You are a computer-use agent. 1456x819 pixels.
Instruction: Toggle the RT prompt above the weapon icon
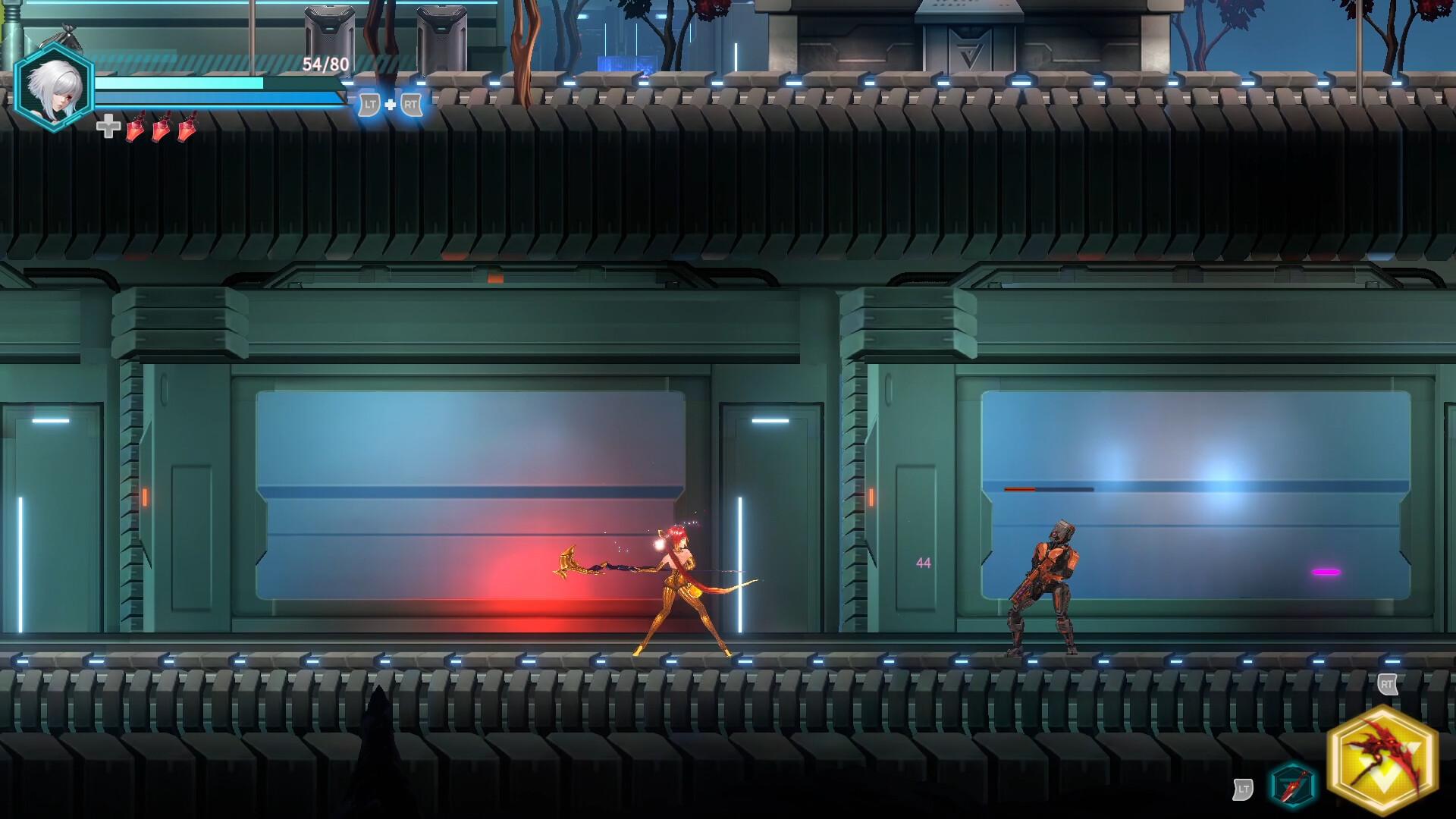(x=1388, y=685)
